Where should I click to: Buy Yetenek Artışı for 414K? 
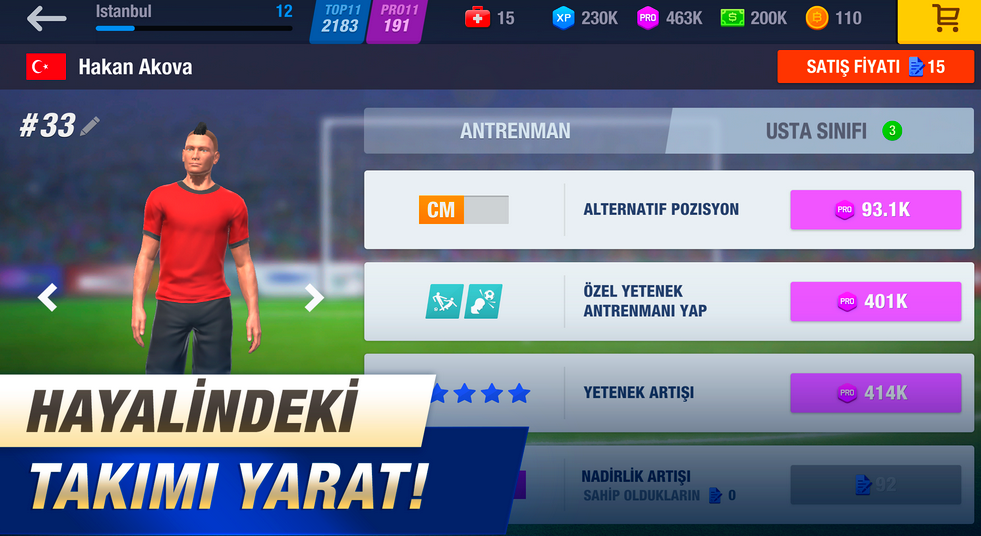click(x=875, y=393)
